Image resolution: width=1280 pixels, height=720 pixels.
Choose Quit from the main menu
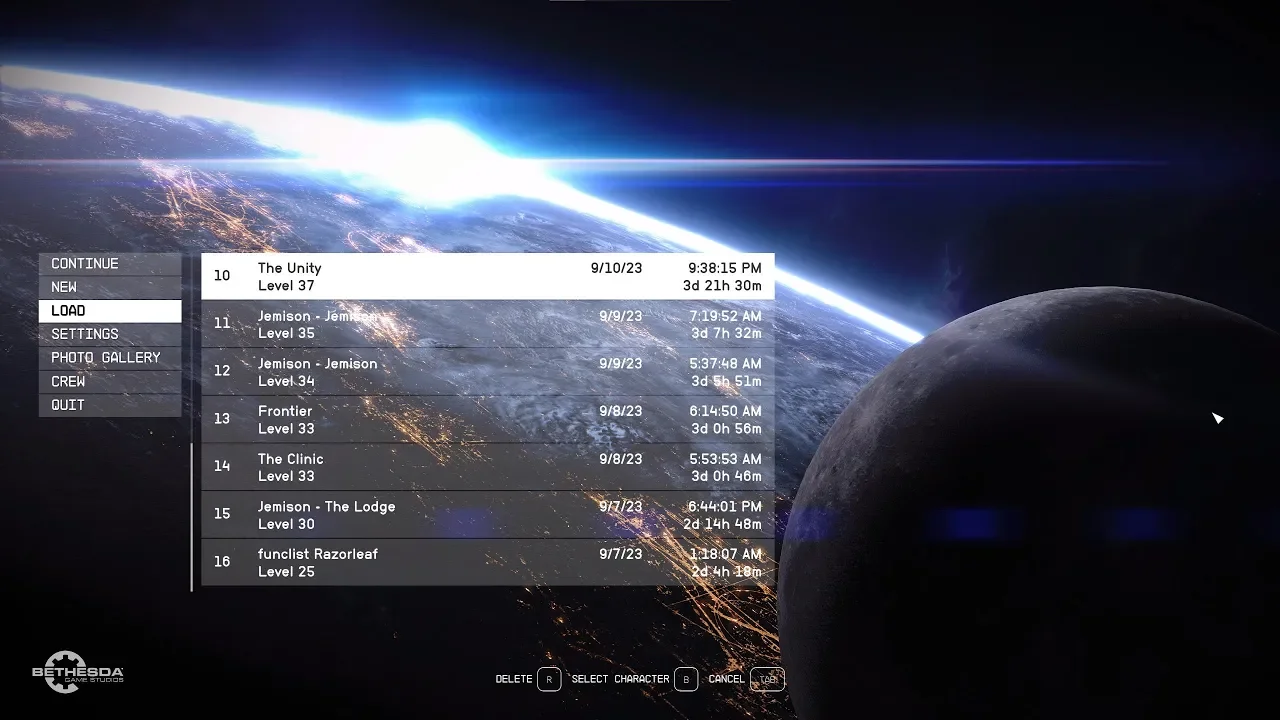110,405
